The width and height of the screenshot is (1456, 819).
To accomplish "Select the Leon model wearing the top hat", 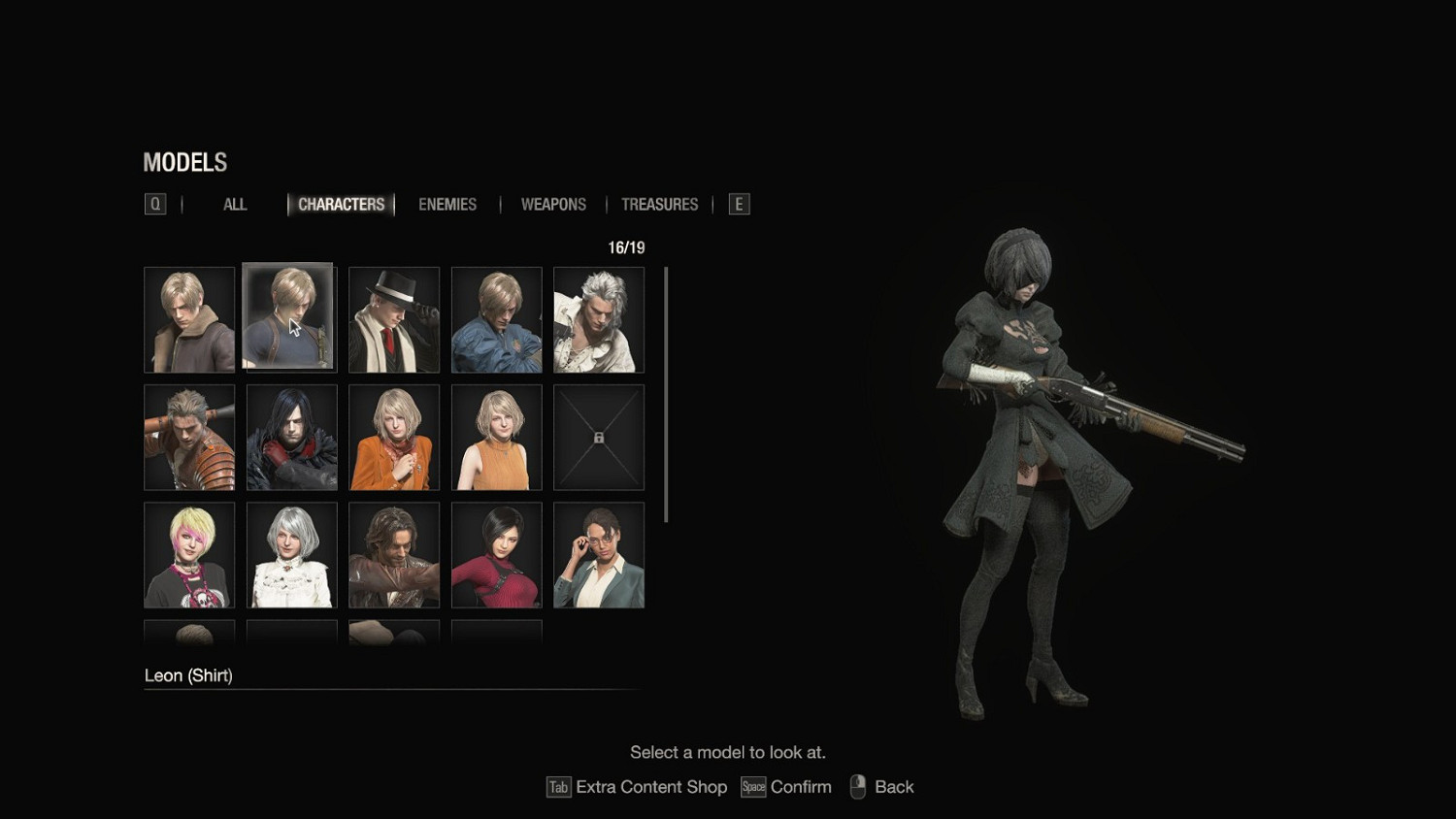I will 393,319.
